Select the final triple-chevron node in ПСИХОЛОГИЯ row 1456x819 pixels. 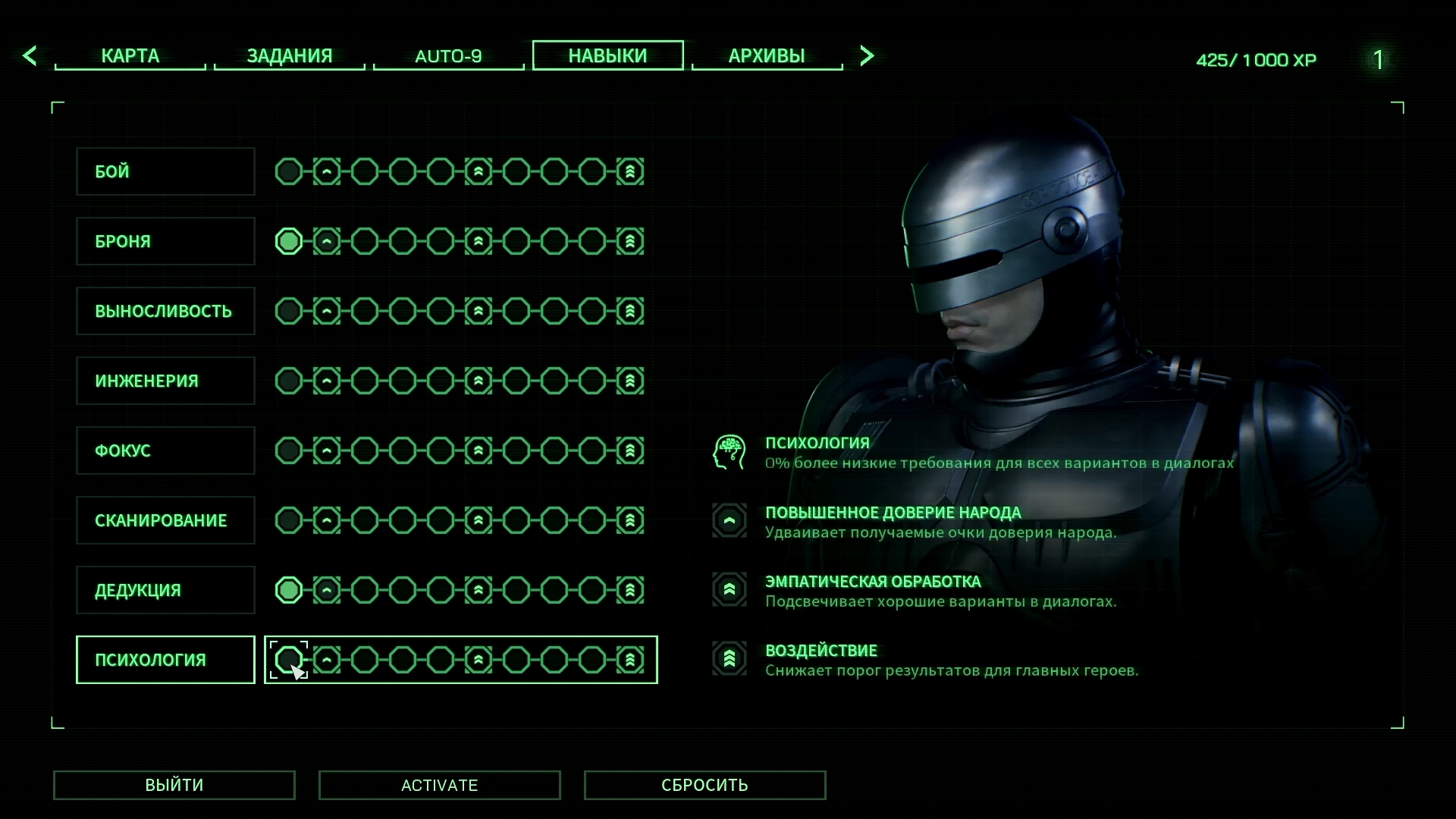pos(630,660)
